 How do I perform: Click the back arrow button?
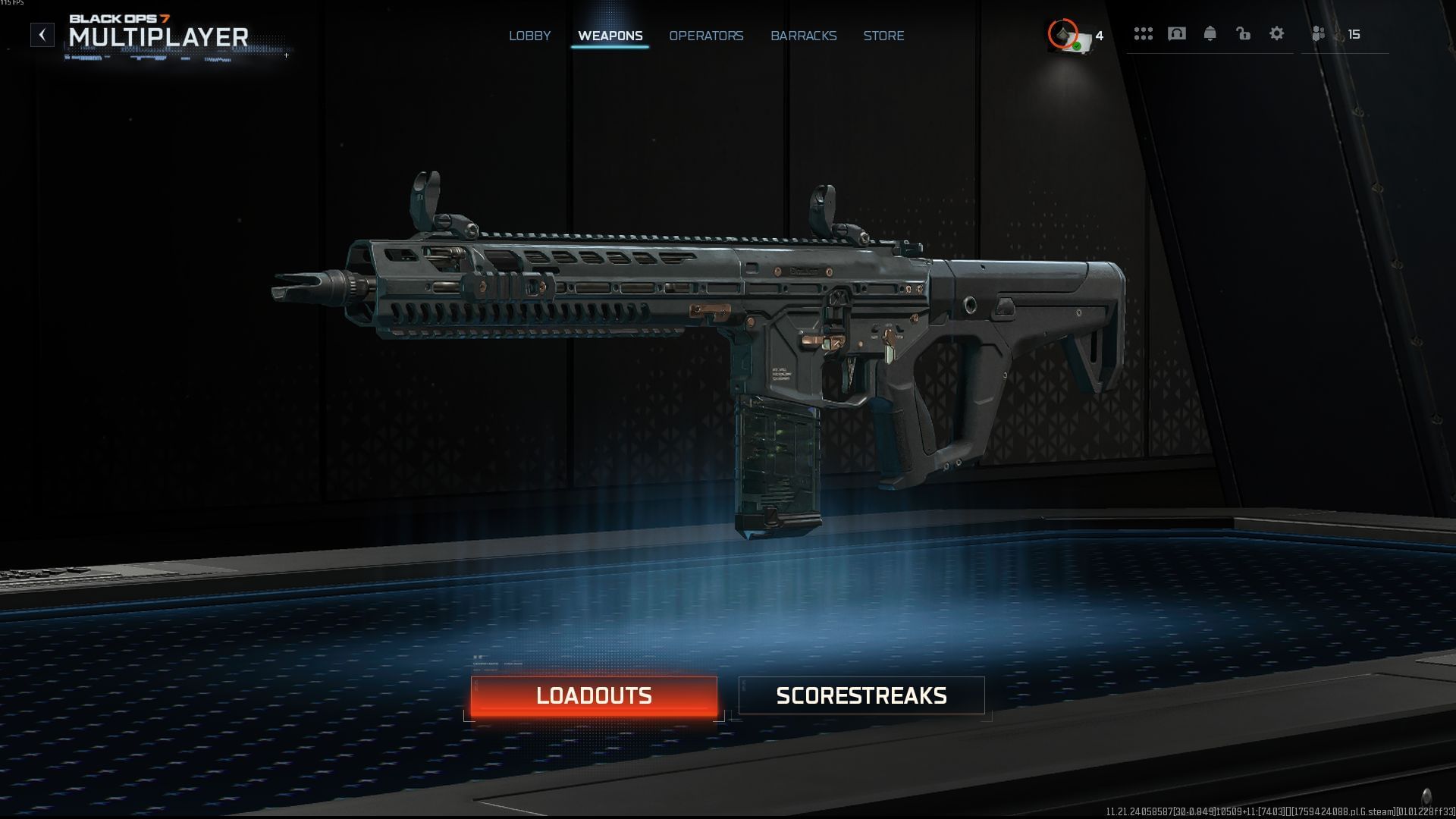tap(42, 34)
